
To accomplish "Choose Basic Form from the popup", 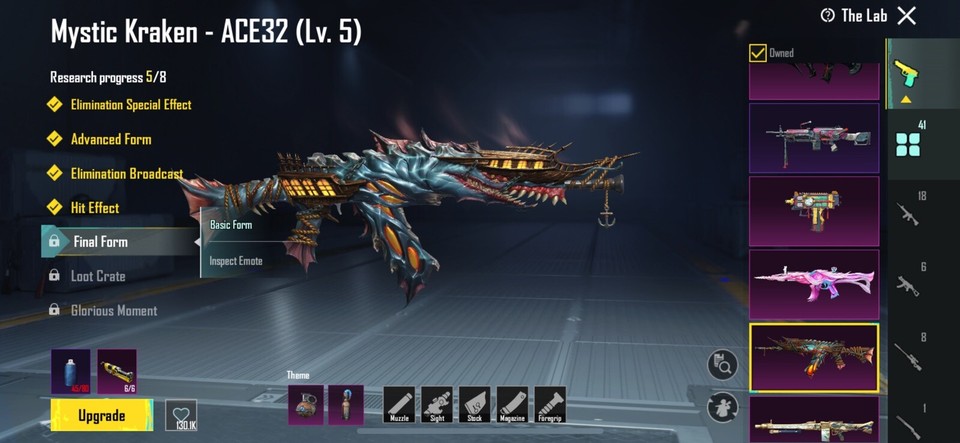I will click(x=231, y=225).
